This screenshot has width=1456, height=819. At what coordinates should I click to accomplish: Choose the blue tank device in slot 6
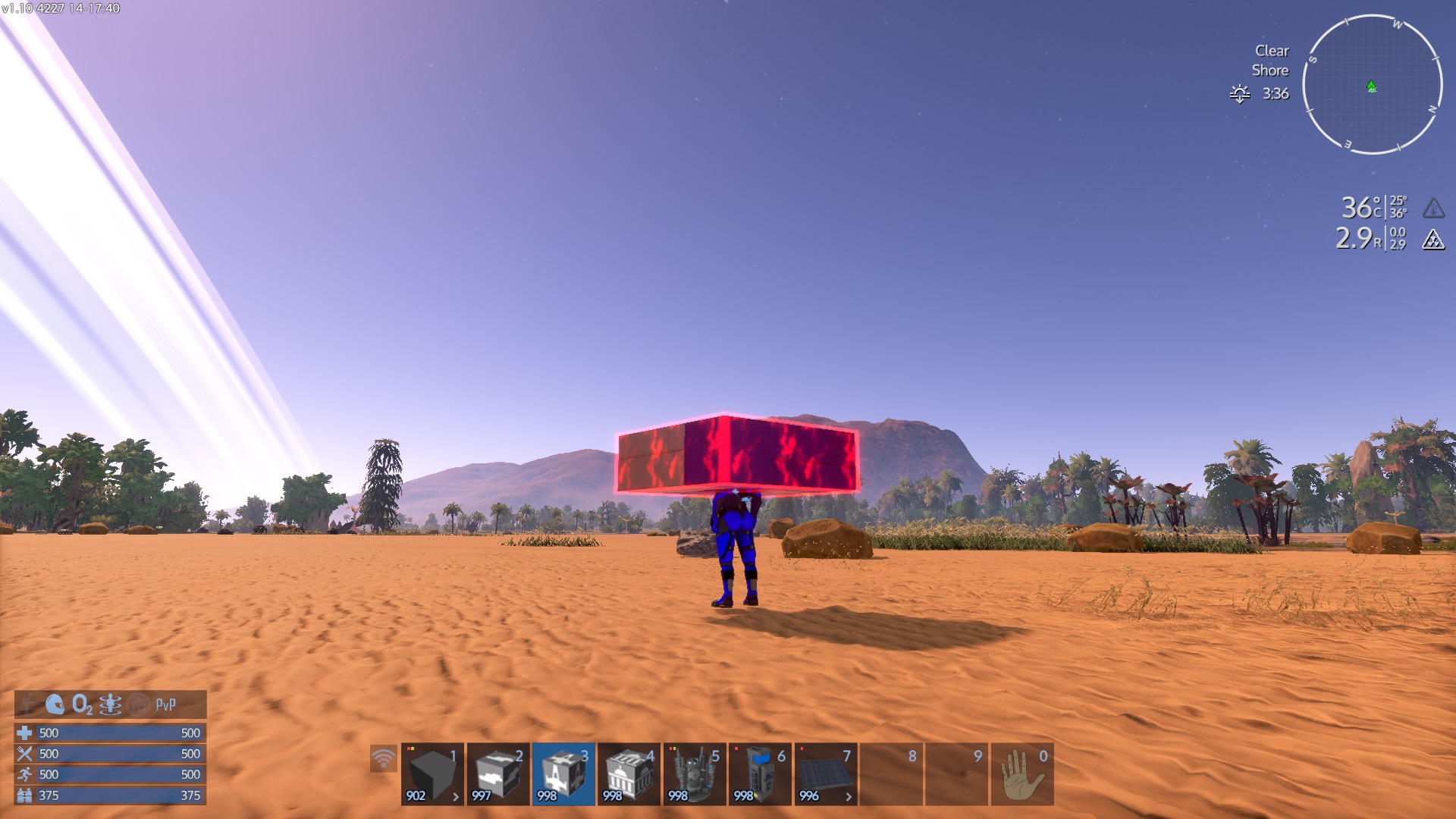(x=760, y=774)
